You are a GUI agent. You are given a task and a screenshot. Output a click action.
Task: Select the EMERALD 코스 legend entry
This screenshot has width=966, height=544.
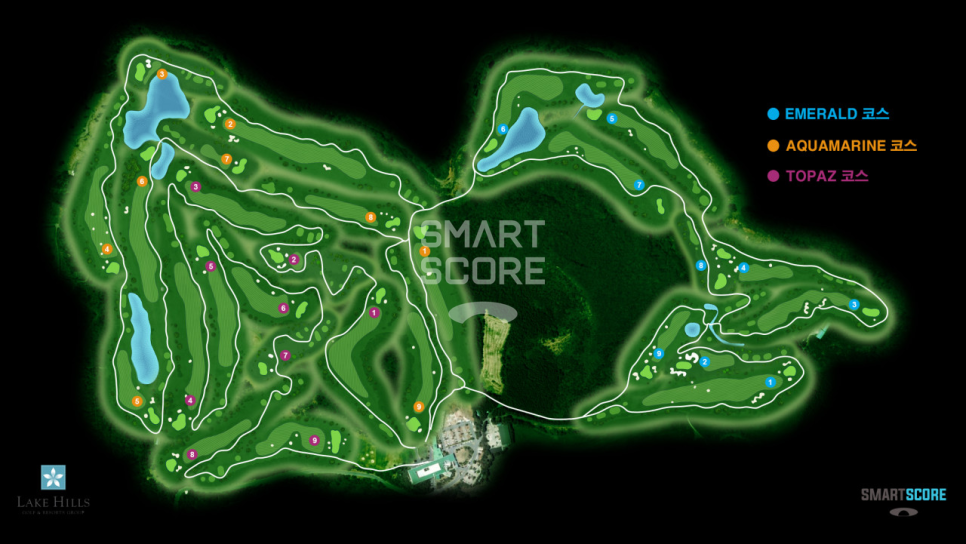click(x=828, y=114)
